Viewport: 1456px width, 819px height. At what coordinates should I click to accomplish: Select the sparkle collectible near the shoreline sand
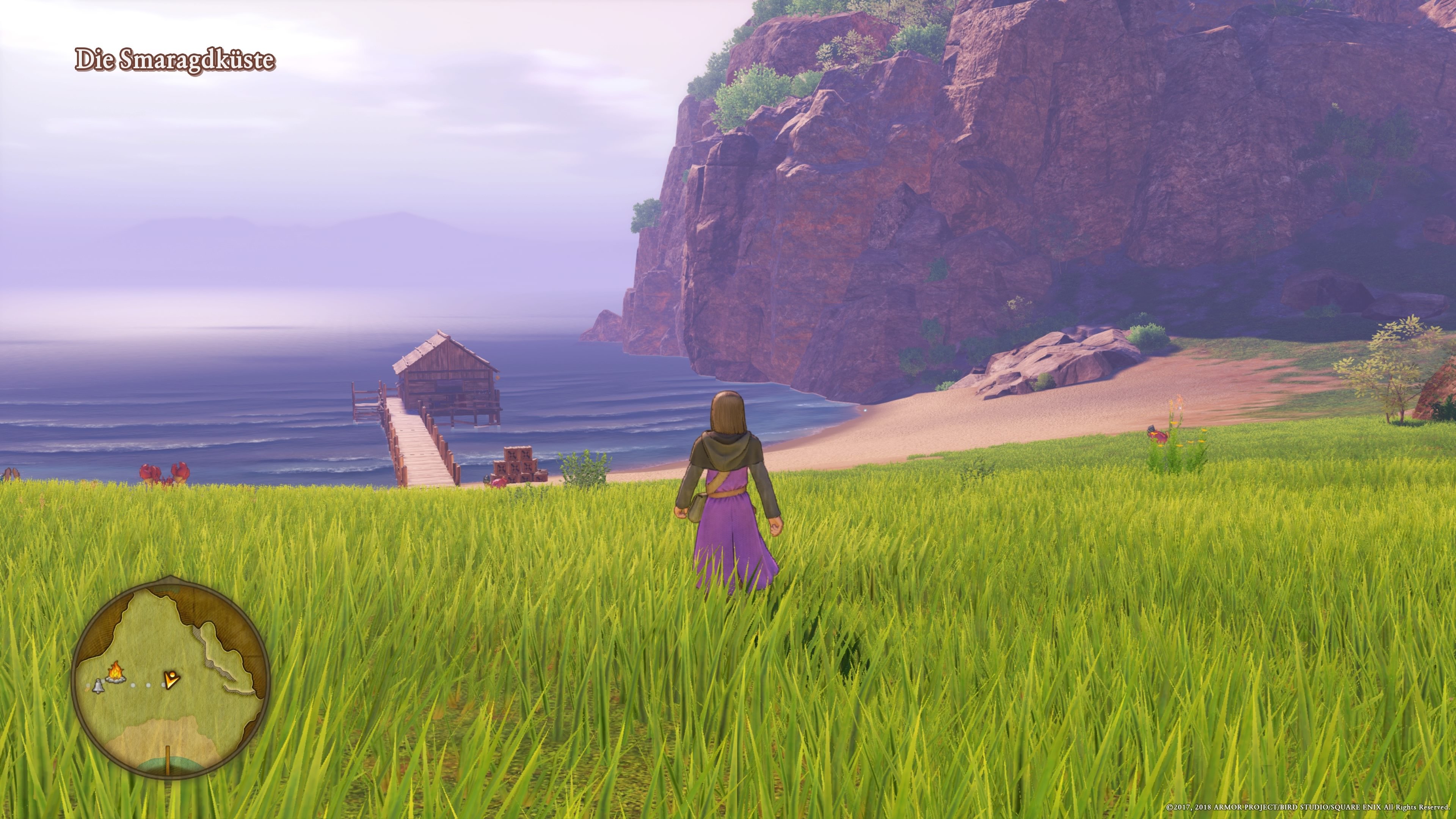coord(866,410)
